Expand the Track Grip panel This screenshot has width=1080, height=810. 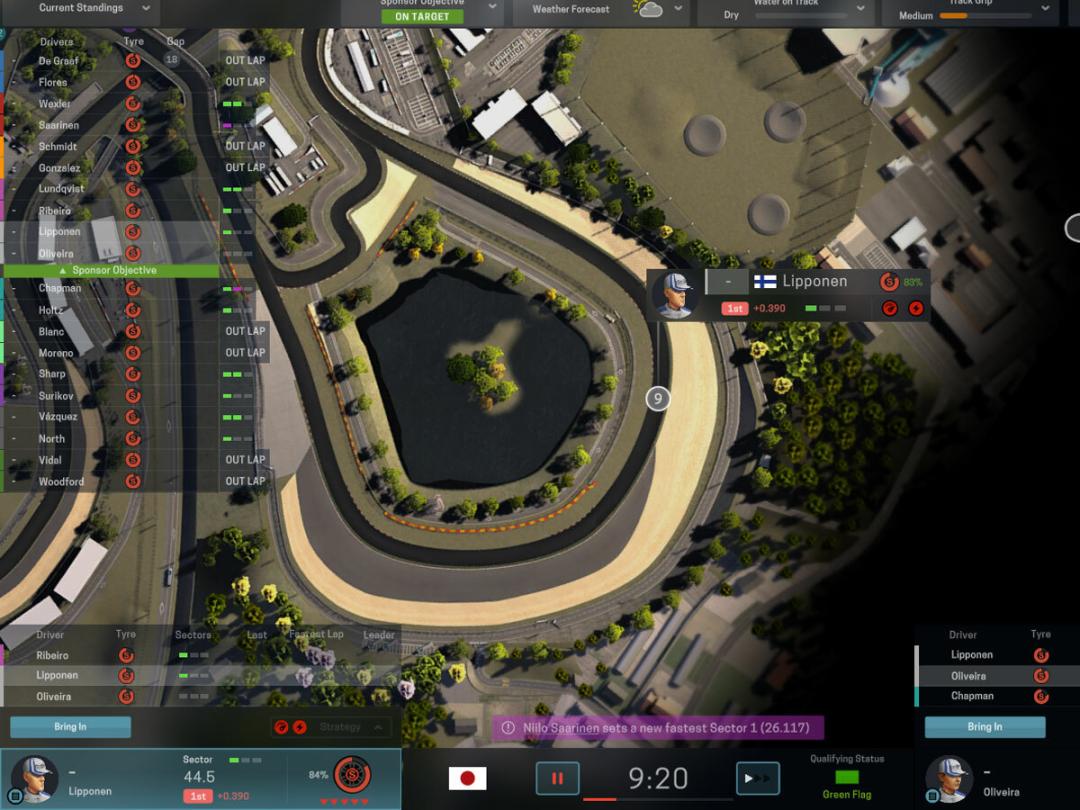pos(1045,9)
